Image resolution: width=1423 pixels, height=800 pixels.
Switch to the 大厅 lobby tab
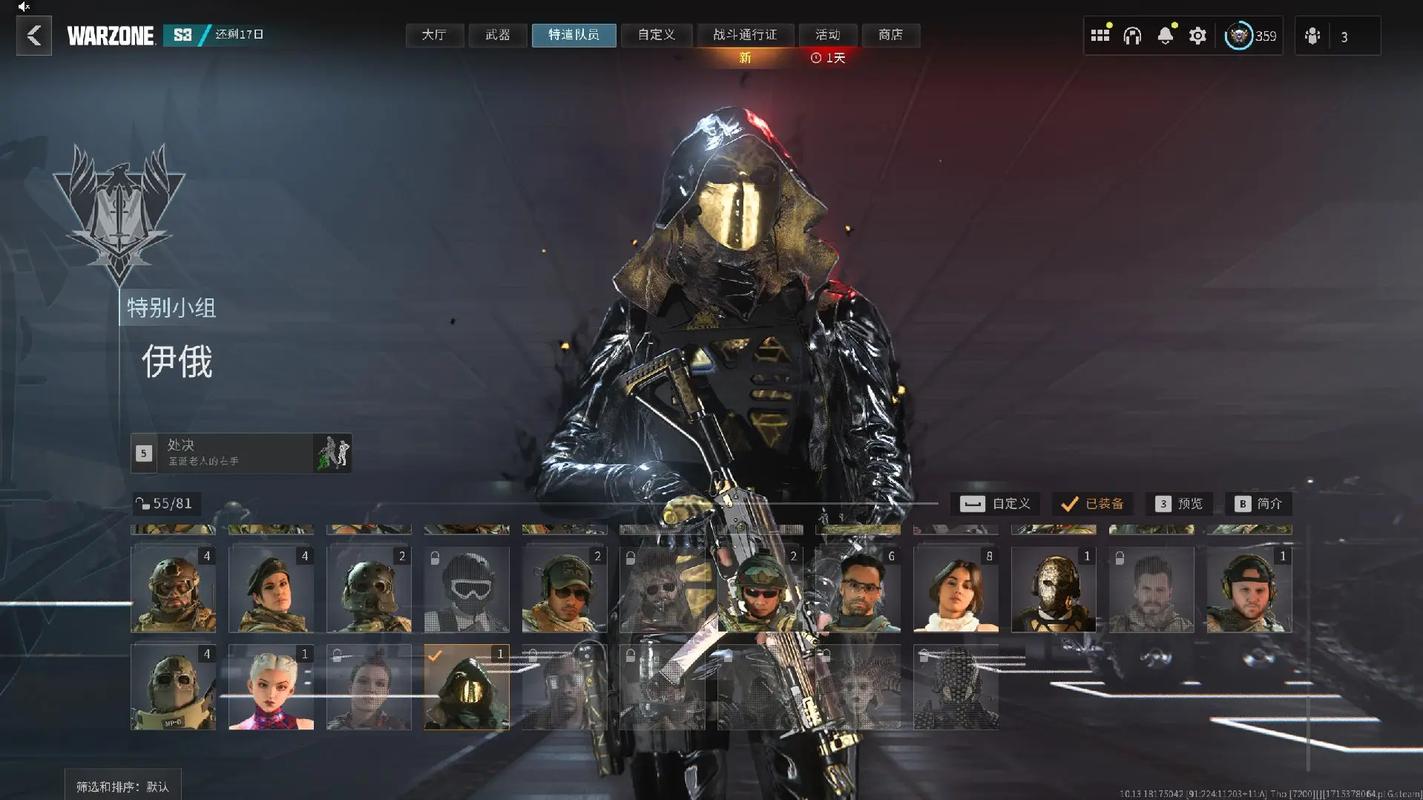[434, 35]
